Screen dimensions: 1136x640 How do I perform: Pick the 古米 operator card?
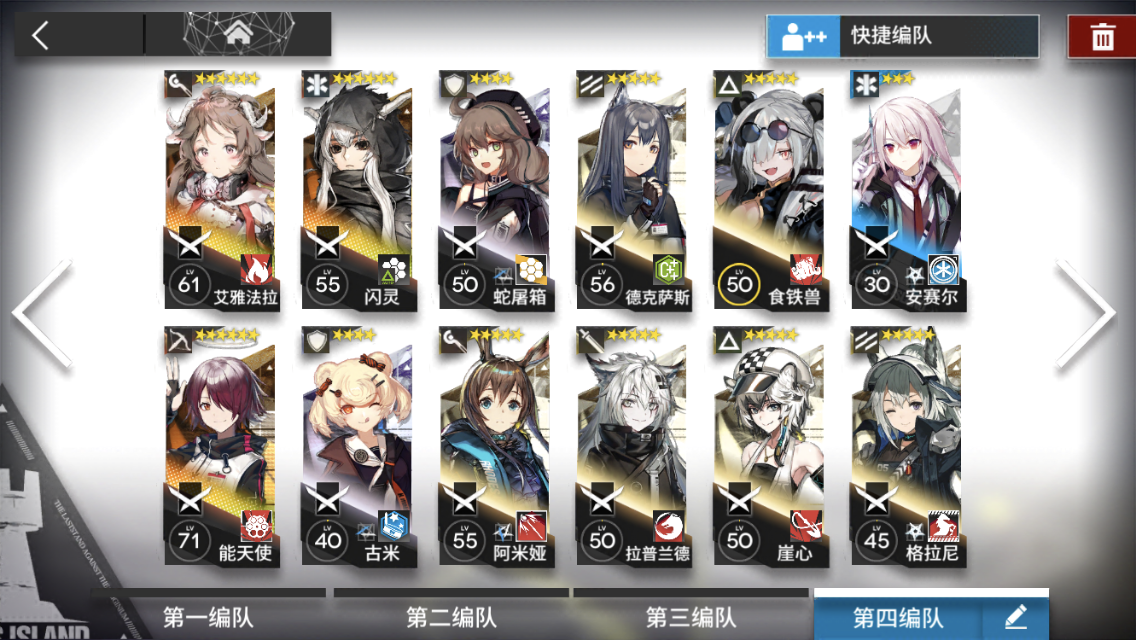tap(357, 445)
